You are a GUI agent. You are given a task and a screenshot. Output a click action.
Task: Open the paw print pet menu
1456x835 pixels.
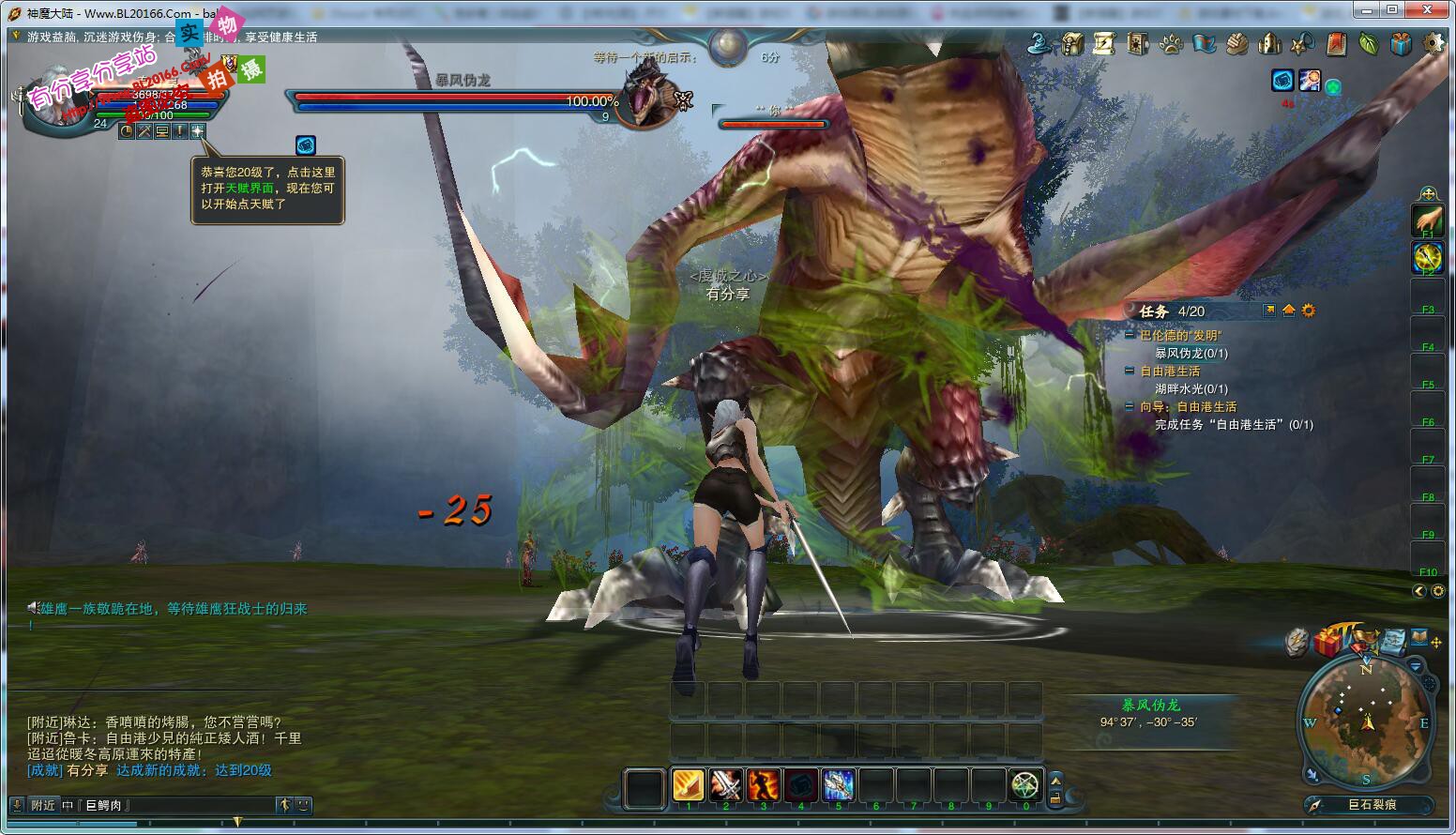click(x=1171, y=43)
